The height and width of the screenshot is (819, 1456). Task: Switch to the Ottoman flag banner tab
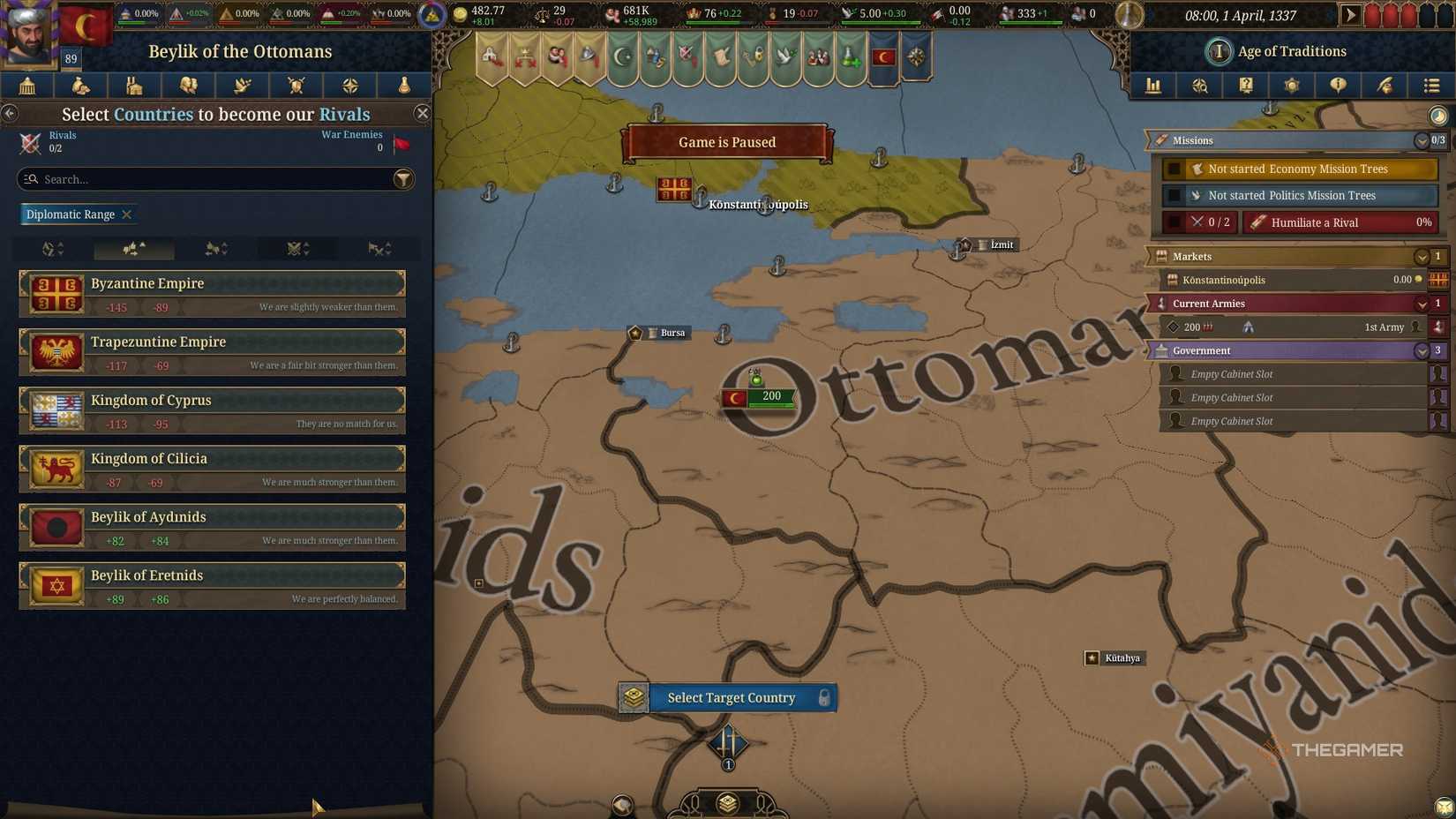pyautogui.click(x=882, y=55)
